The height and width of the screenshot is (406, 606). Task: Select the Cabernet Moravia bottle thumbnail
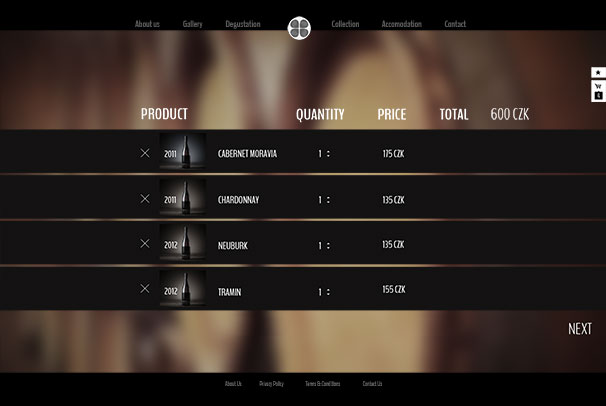tap(184, 152)
